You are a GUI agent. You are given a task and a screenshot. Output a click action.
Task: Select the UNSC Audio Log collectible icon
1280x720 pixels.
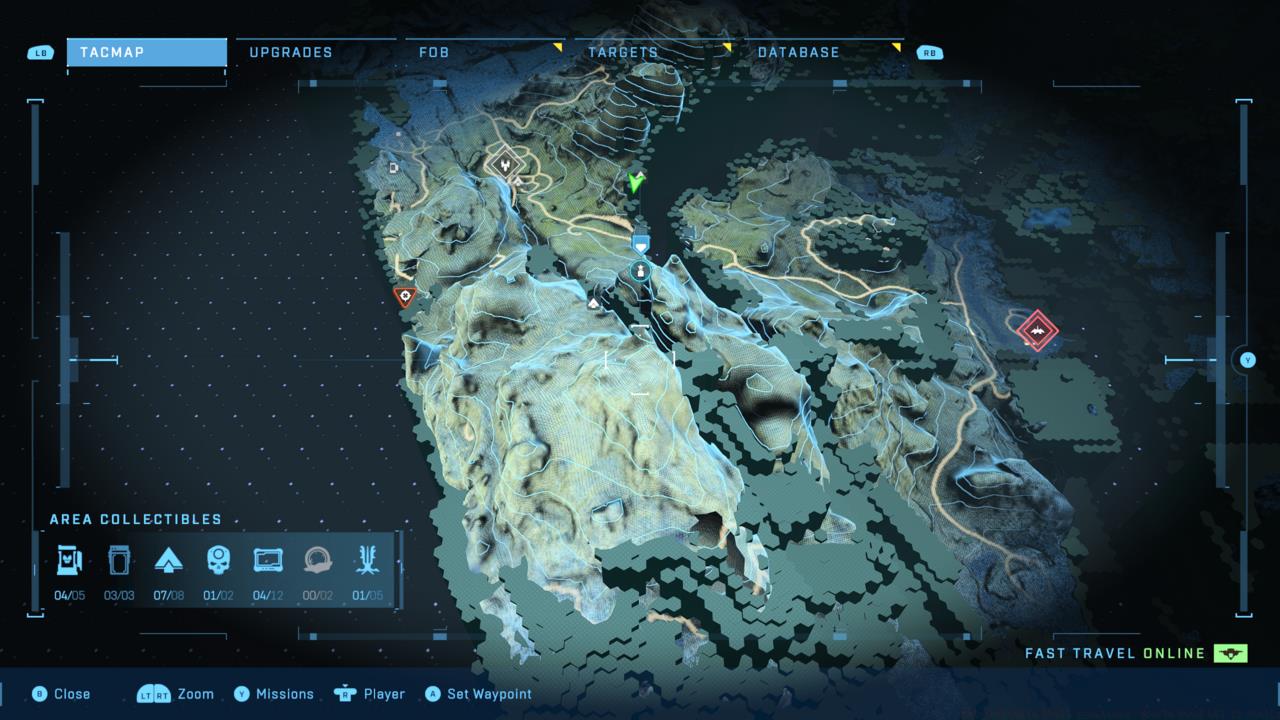pos(268,561)
